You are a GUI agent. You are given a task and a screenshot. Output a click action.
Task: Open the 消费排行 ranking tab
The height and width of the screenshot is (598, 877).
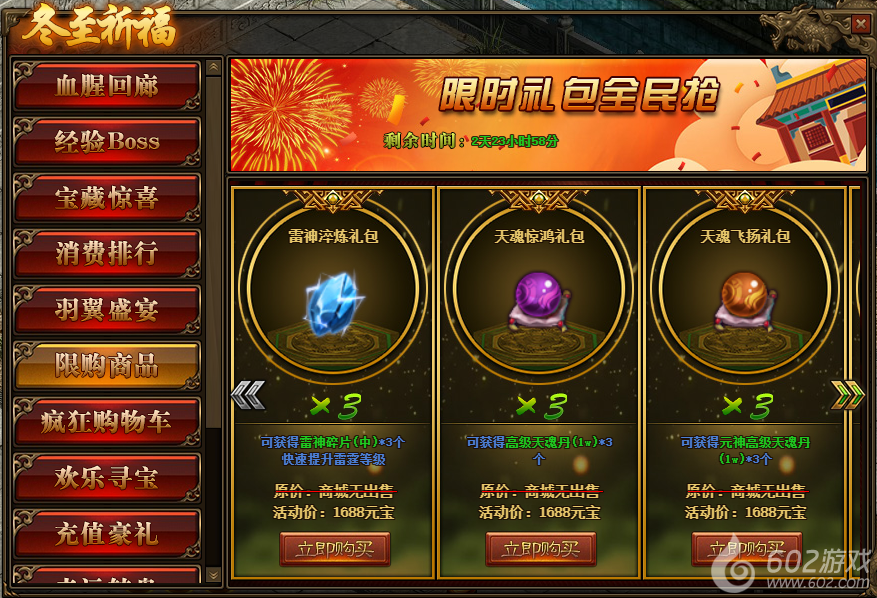pyautogui.click(x=106, y=253)
